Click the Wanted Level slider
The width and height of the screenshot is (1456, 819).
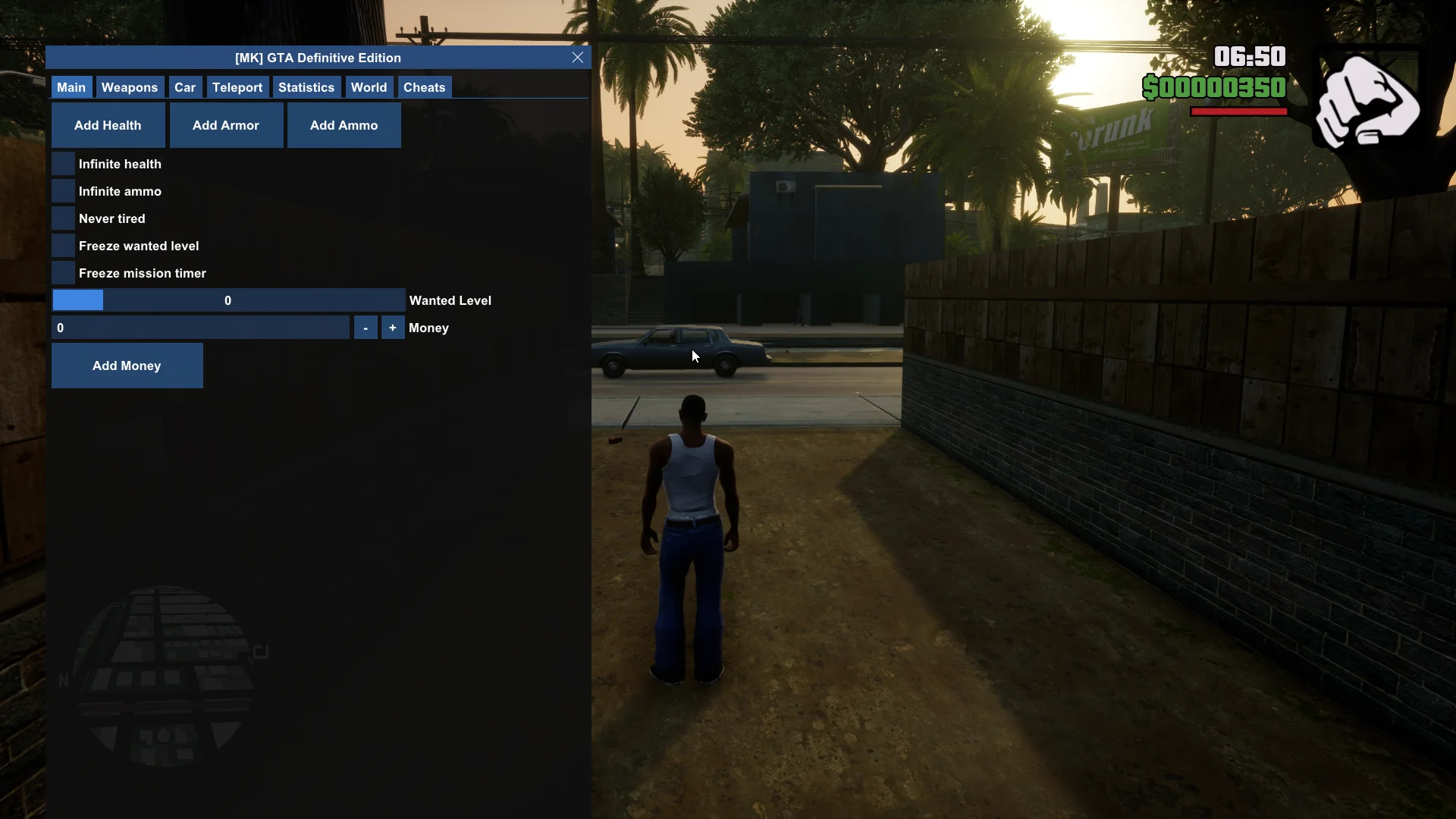pos(228,300)
